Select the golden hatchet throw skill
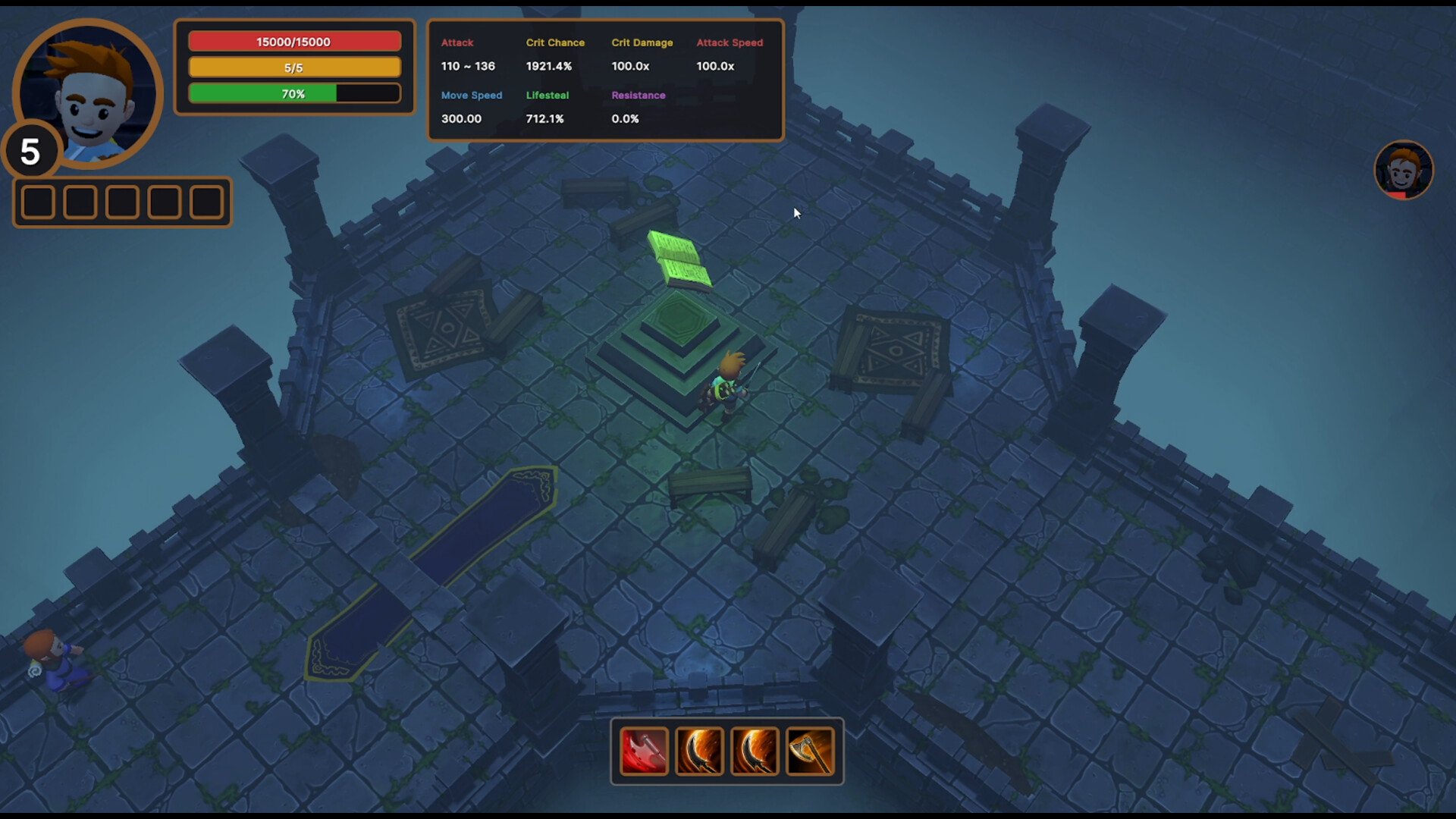This screenshot has height=819, width=1456. pos(811,752)
